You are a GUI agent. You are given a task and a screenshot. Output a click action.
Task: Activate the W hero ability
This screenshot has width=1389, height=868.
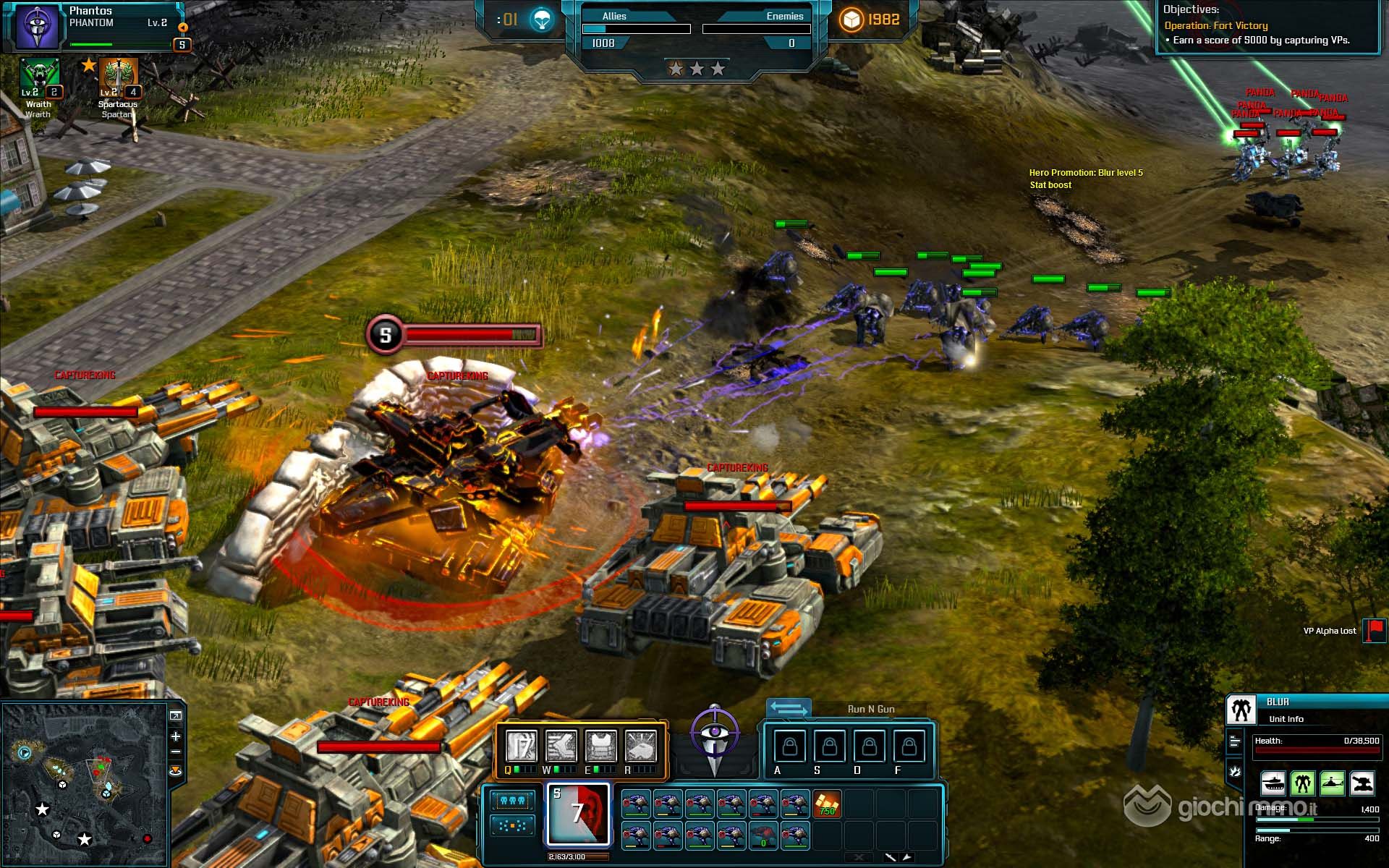tap(561, 746)
